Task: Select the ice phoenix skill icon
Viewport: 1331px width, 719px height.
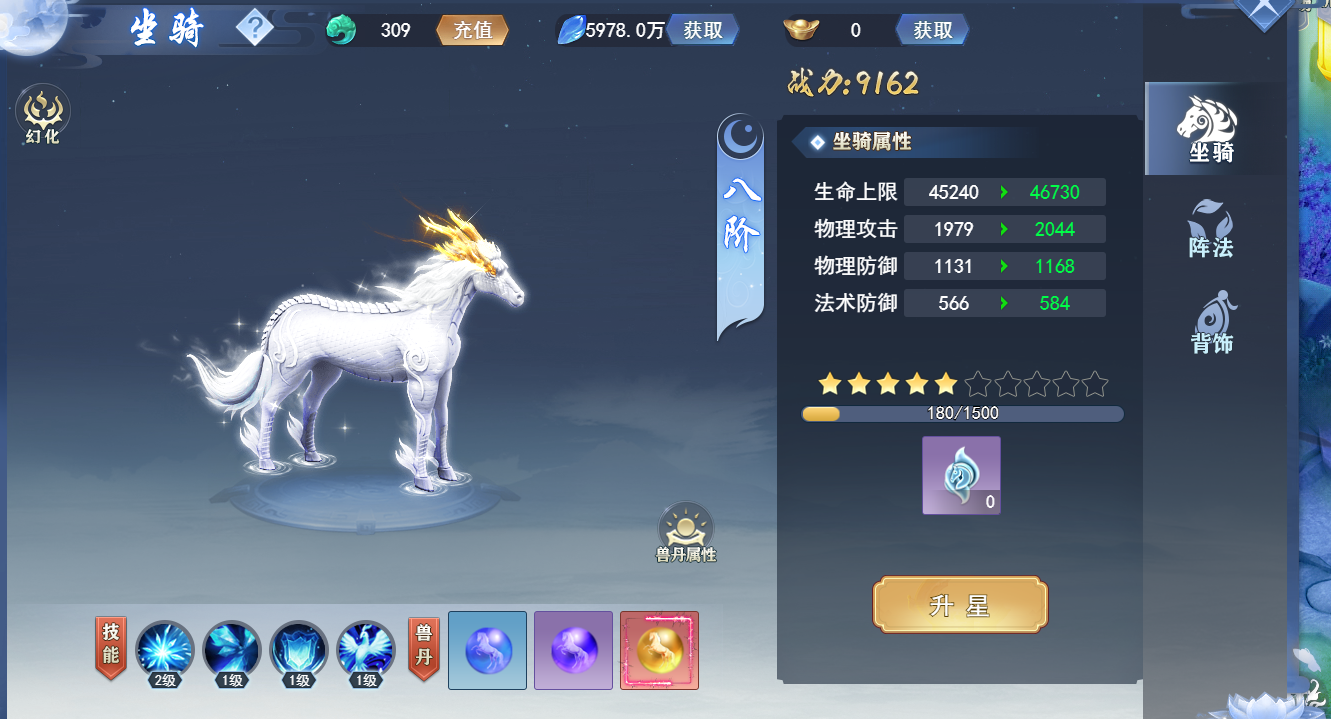Action: (x=366, y=651)
